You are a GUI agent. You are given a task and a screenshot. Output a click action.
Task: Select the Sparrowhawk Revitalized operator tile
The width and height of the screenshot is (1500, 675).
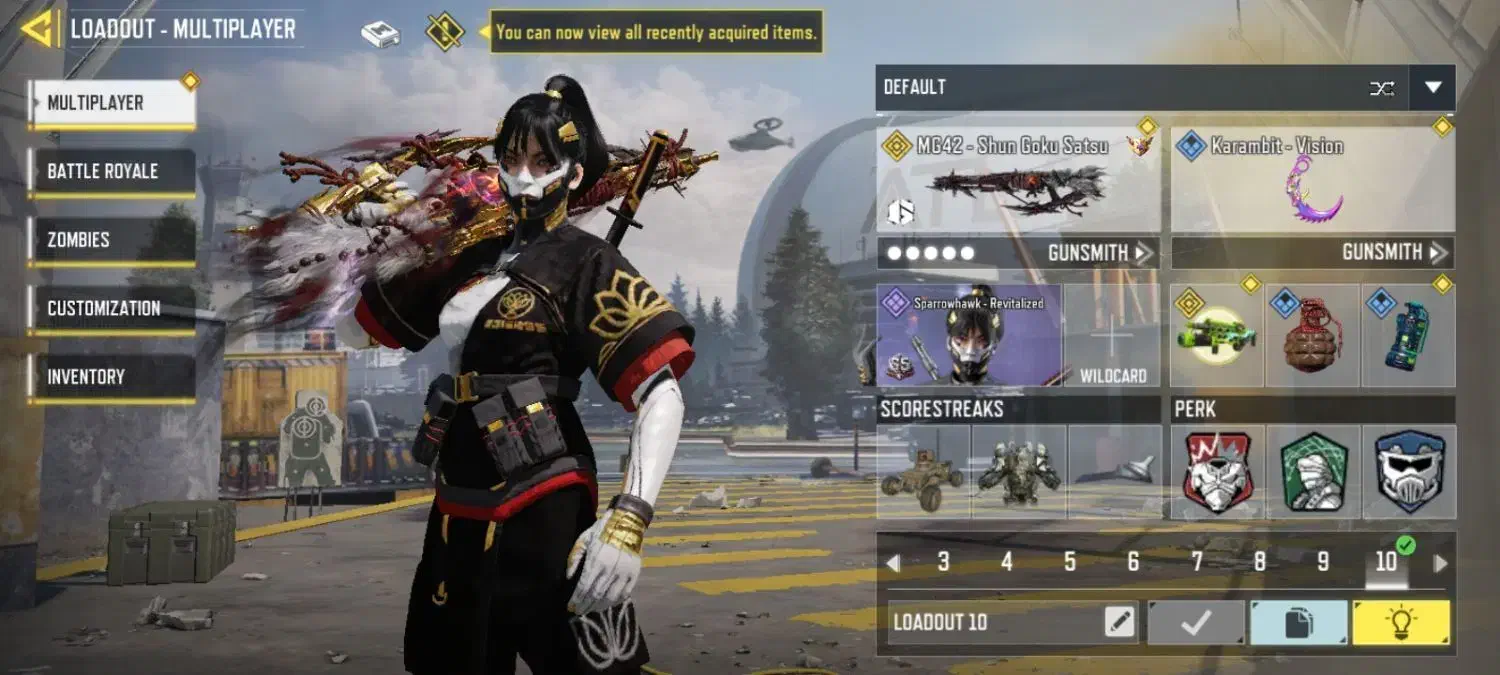pos(968,336)
